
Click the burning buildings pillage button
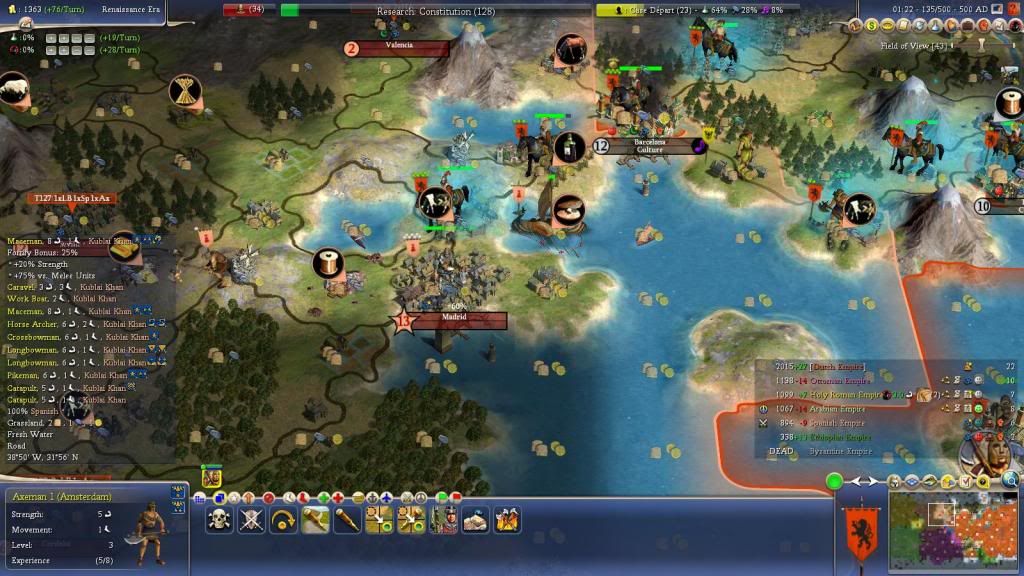tap(507, 519)
